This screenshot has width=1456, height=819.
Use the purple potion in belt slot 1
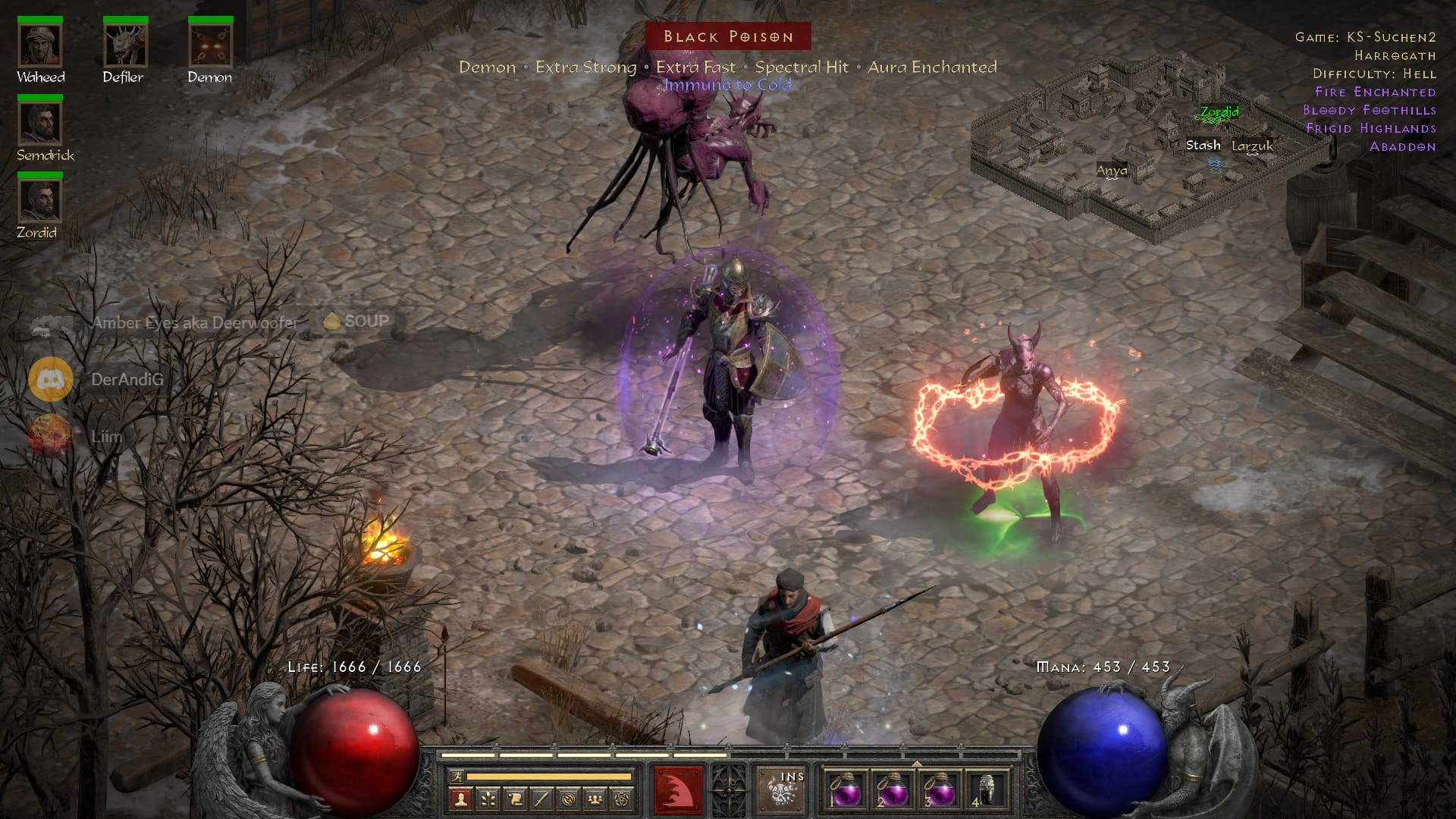click(846, 792)
